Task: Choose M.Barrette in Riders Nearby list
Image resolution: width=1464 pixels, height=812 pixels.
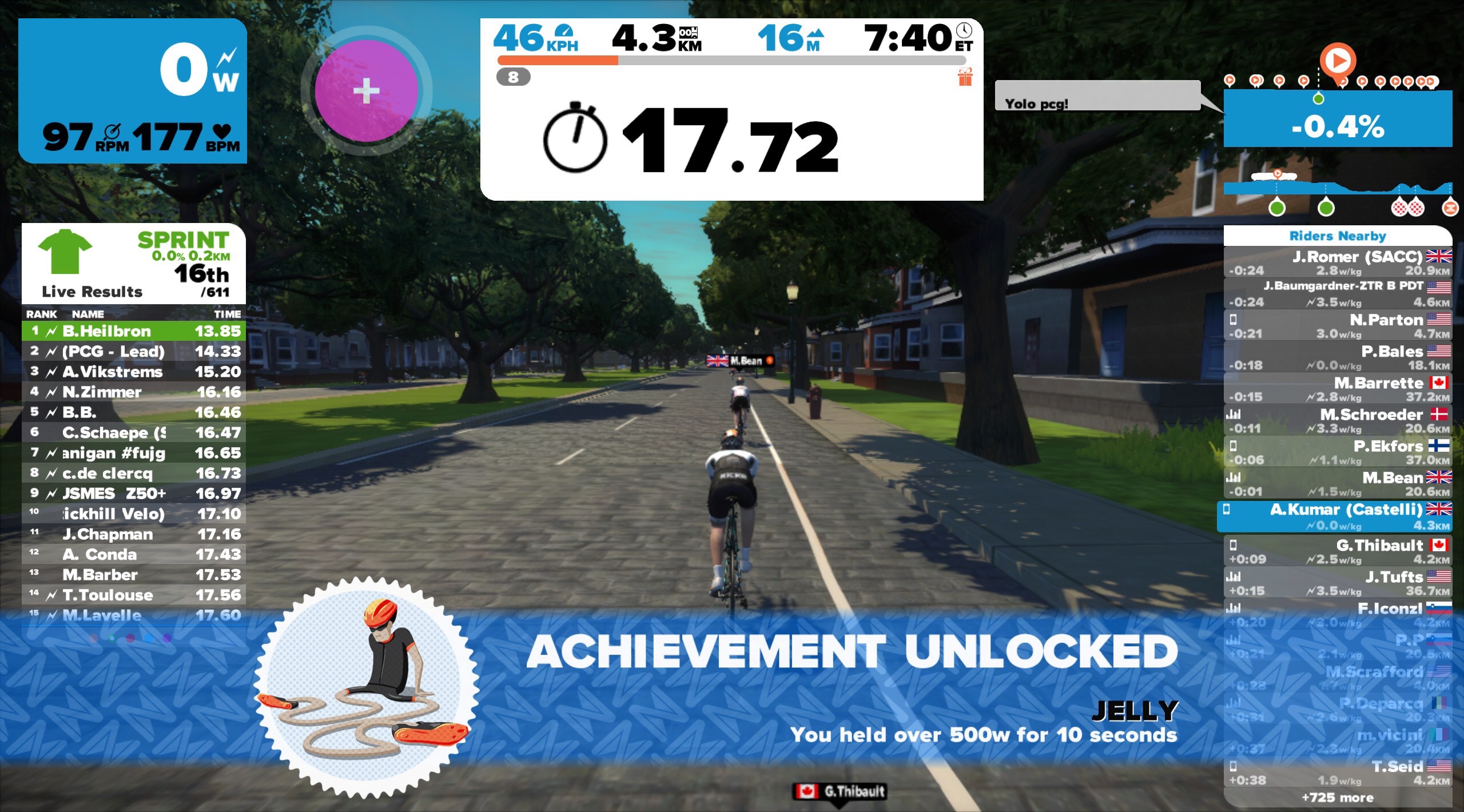Action: point(1337,389)
